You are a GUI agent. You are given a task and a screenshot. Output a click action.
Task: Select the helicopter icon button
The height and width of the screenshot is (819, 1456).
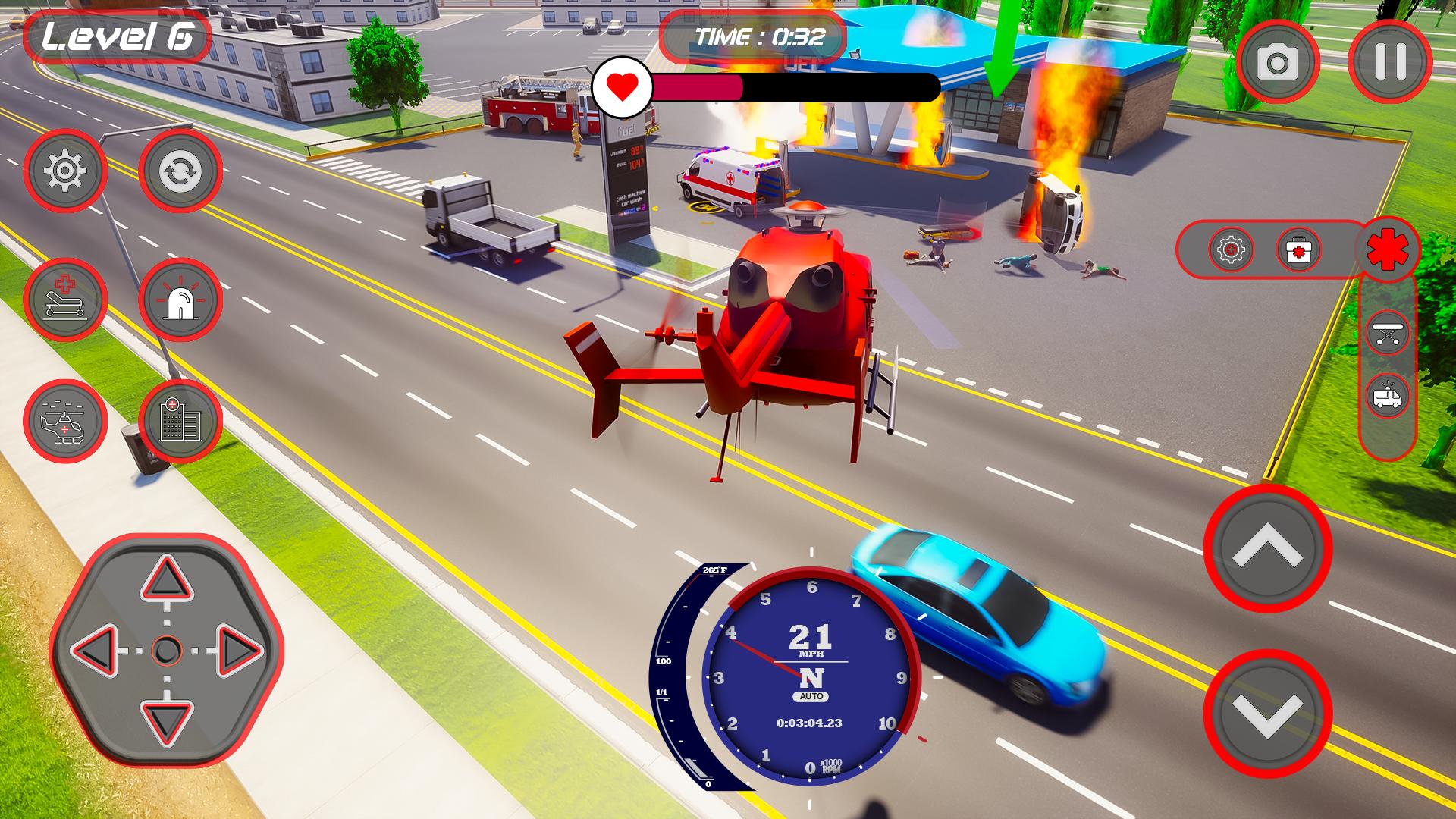65,421
